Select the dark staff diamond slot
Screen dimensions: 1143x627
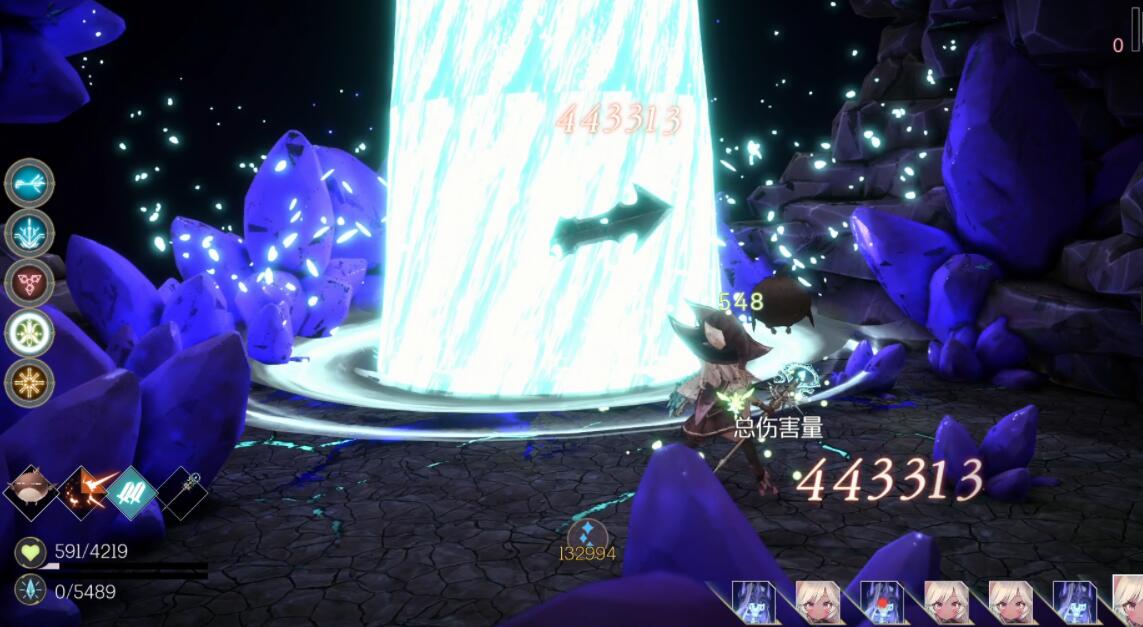tap(183, 493)
